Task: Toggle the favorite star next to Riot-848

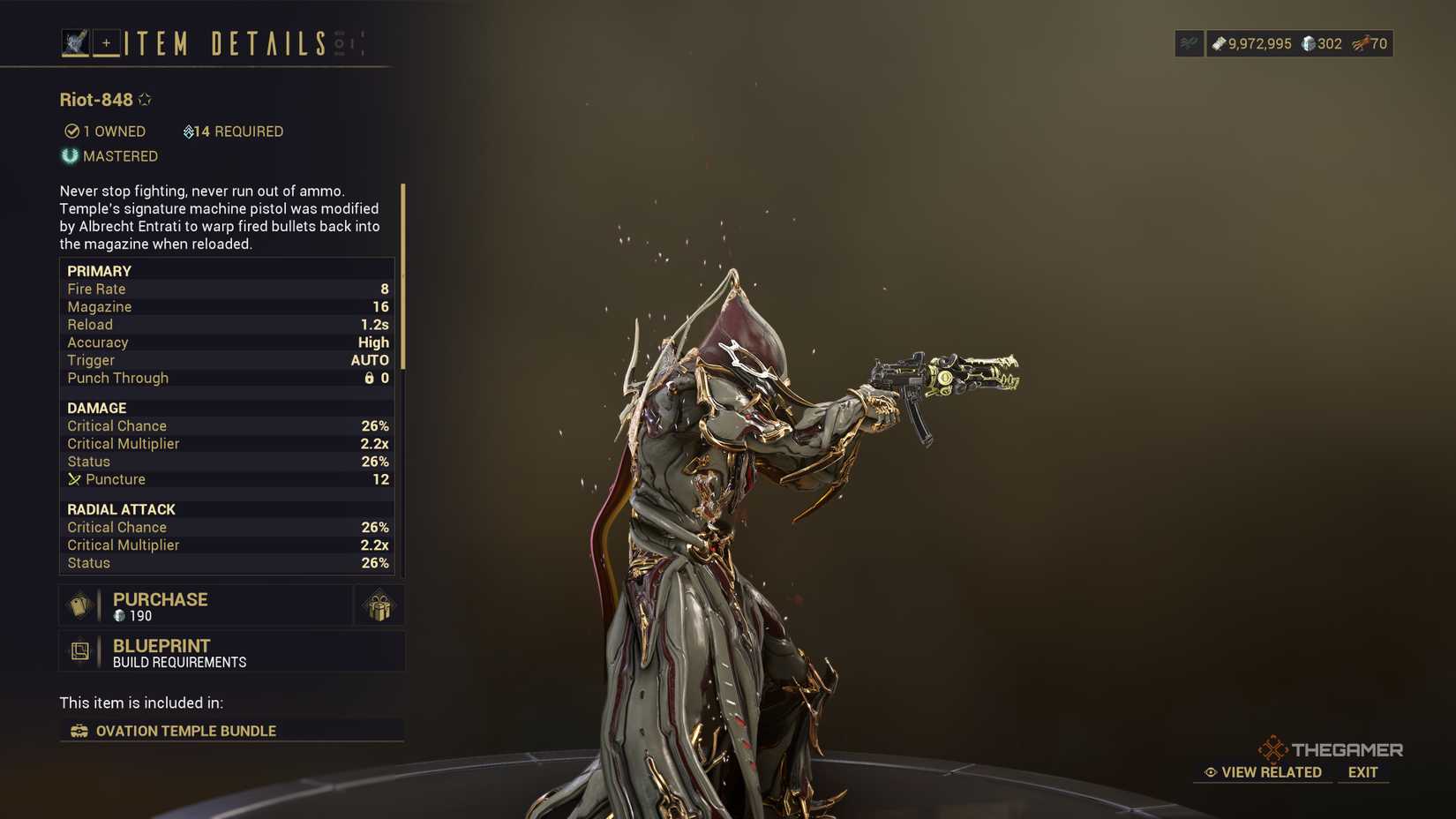Action: point(144,98)
